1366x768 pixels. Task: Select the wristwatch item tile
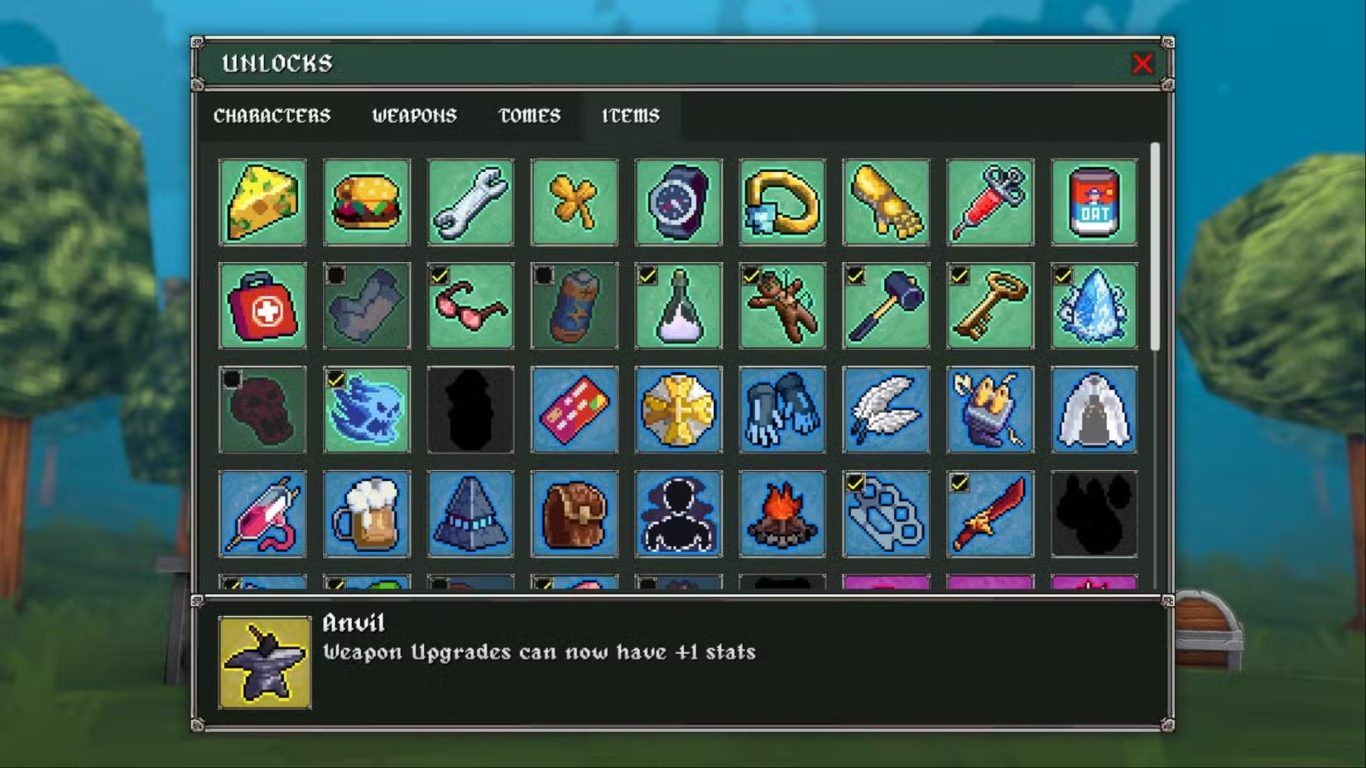[x=678, y=202]
